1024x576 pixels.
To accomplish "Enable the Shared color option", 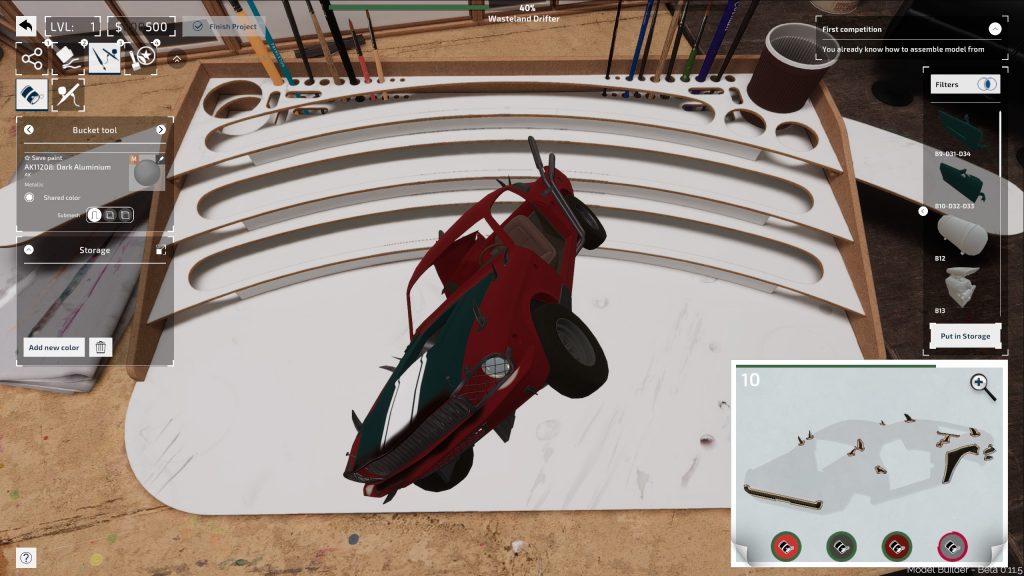I will (x=30, y=197).
